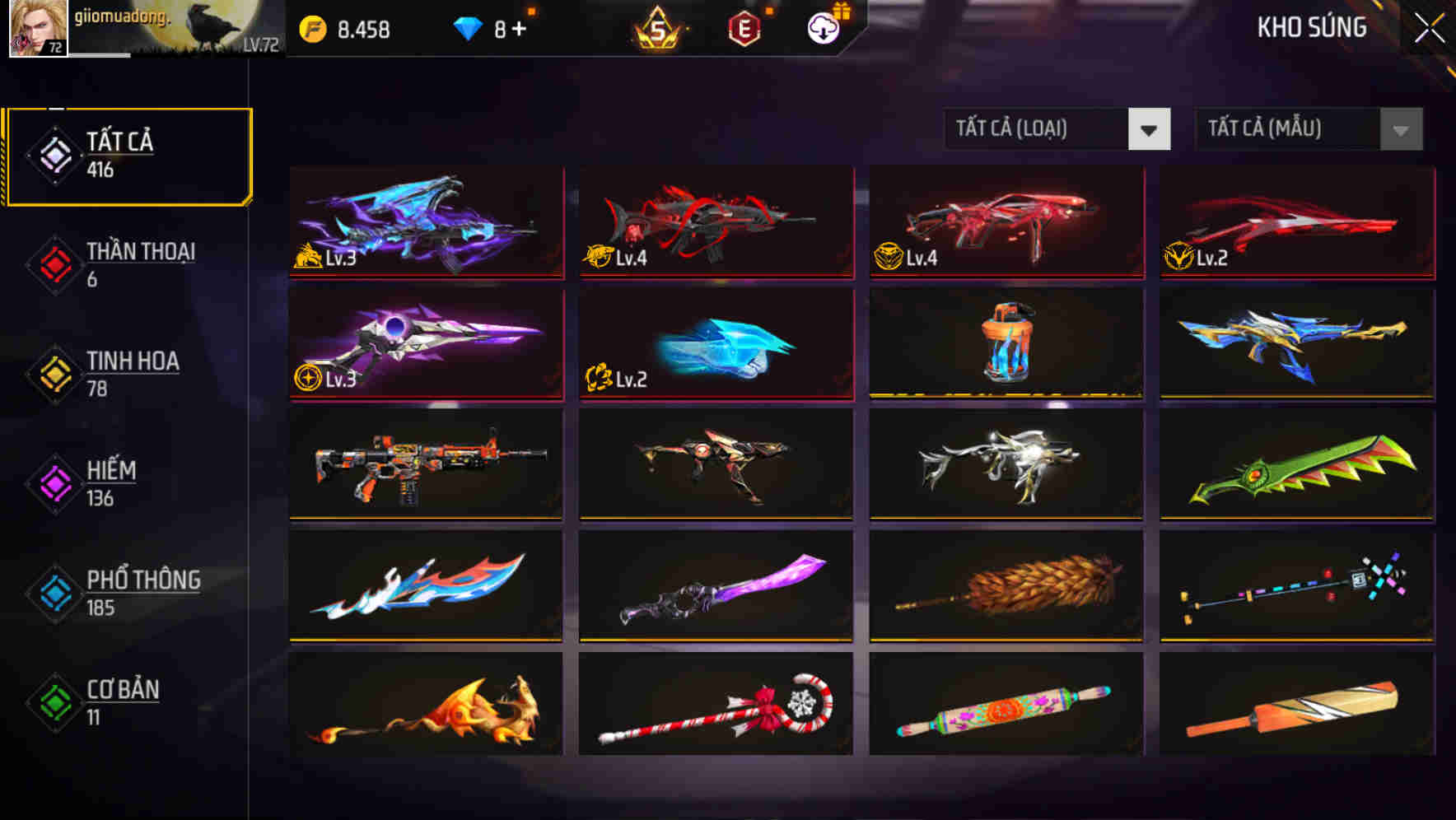Click the LOẠI dropdown arrow button
This screenshot has height=820, width=1456.
[x=1150, y=129]
